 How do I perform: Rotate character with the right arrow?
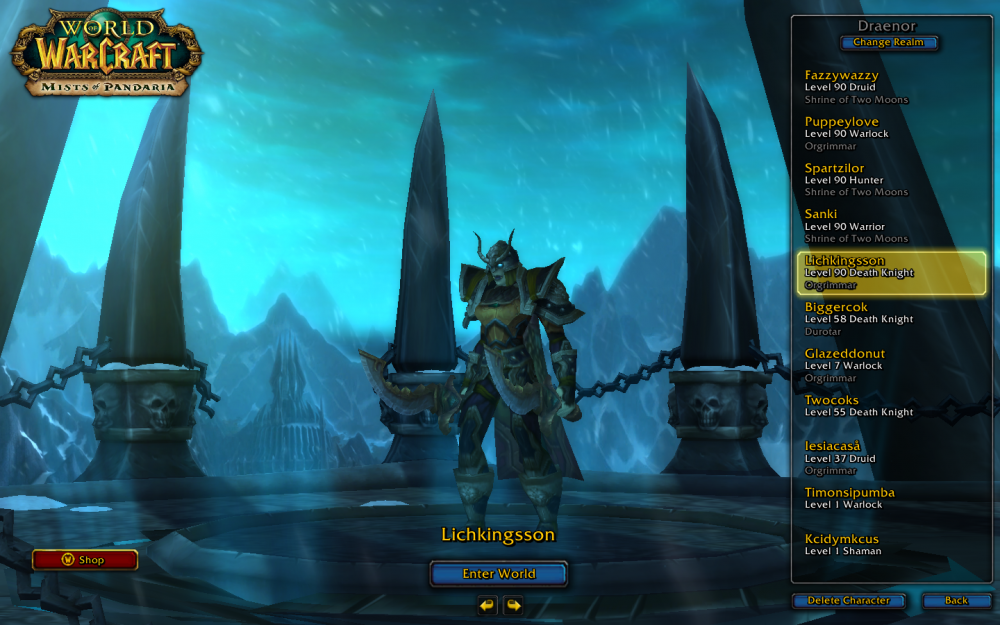pos(513,605)
